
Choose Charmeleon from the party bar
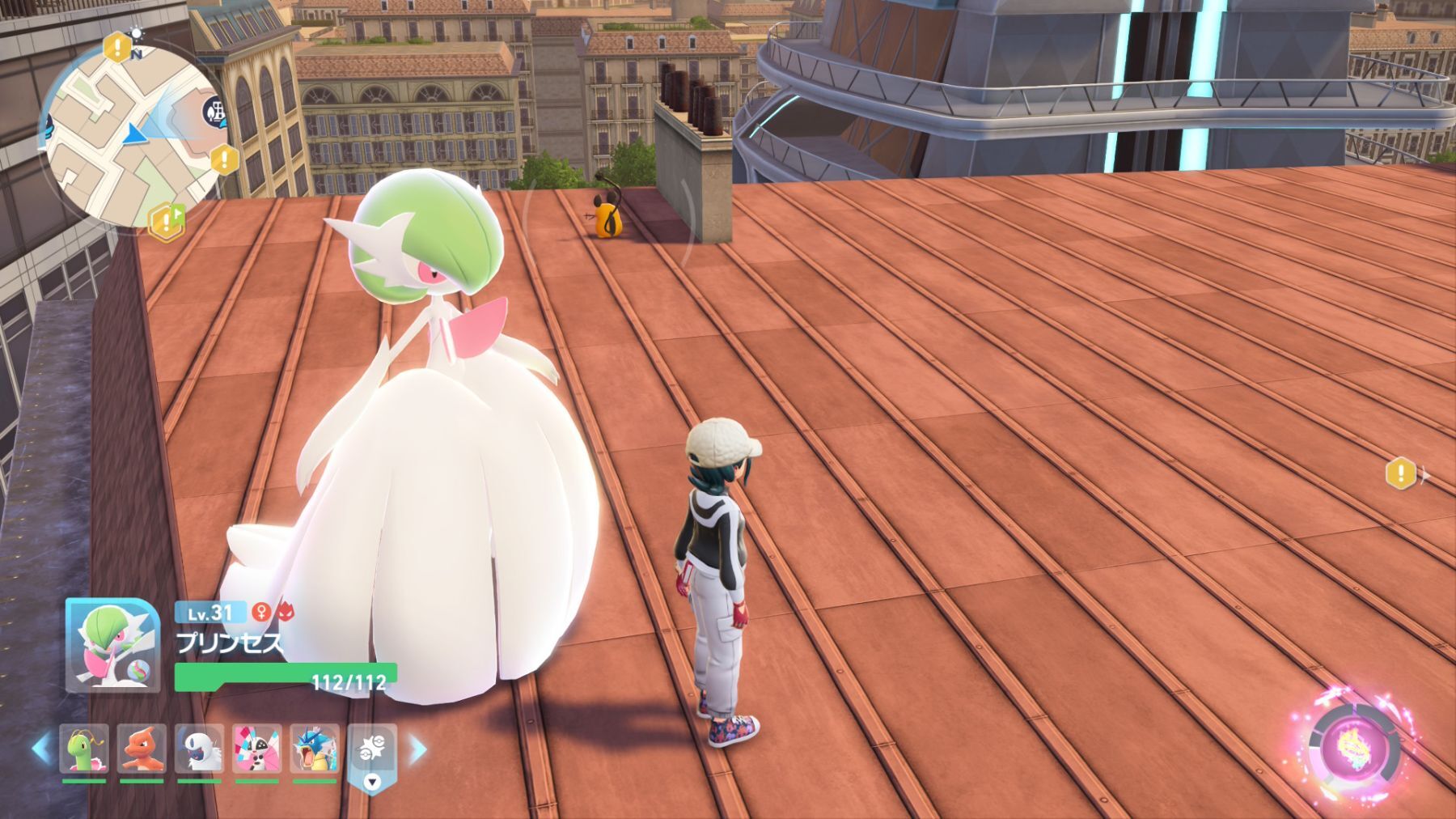[x=142, y=749]
